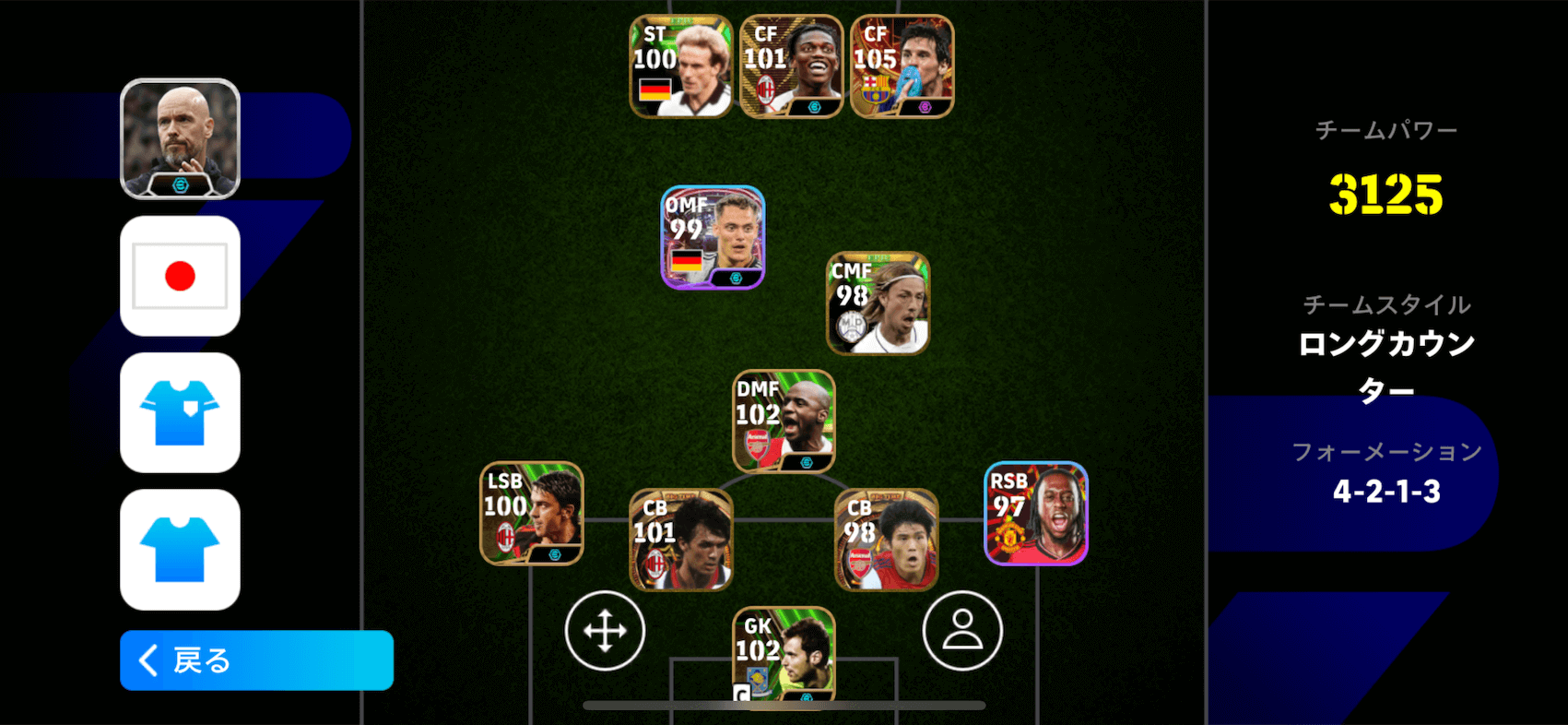Enable player repositioning with the arrows icon
Image resolution: width=1568 pixels, height=725 pixels.
606,631
